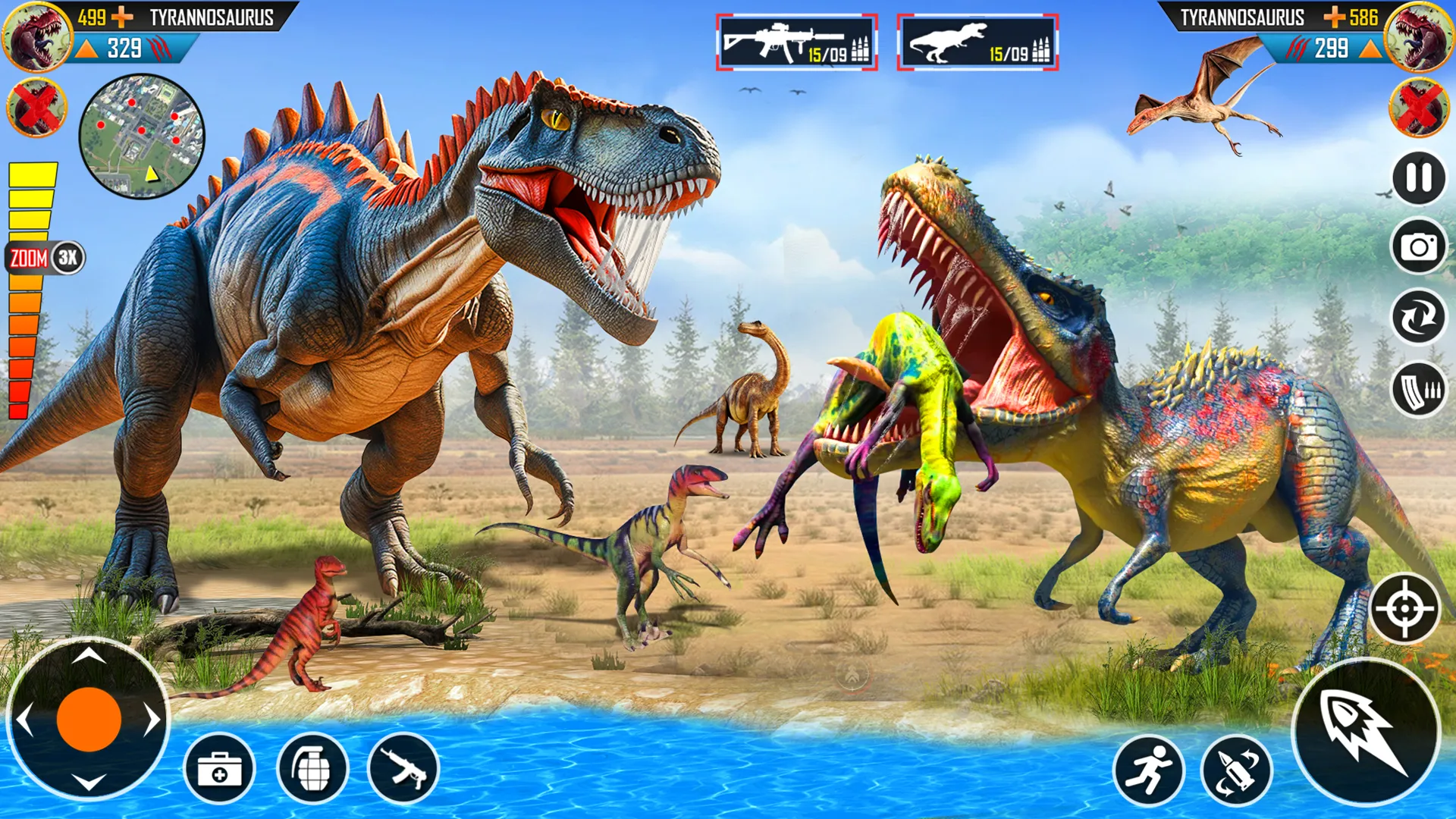The height and width of the screenshot is (819, 1456).
Task: Click the circular swap arrows button
Action: point(1418,317)
